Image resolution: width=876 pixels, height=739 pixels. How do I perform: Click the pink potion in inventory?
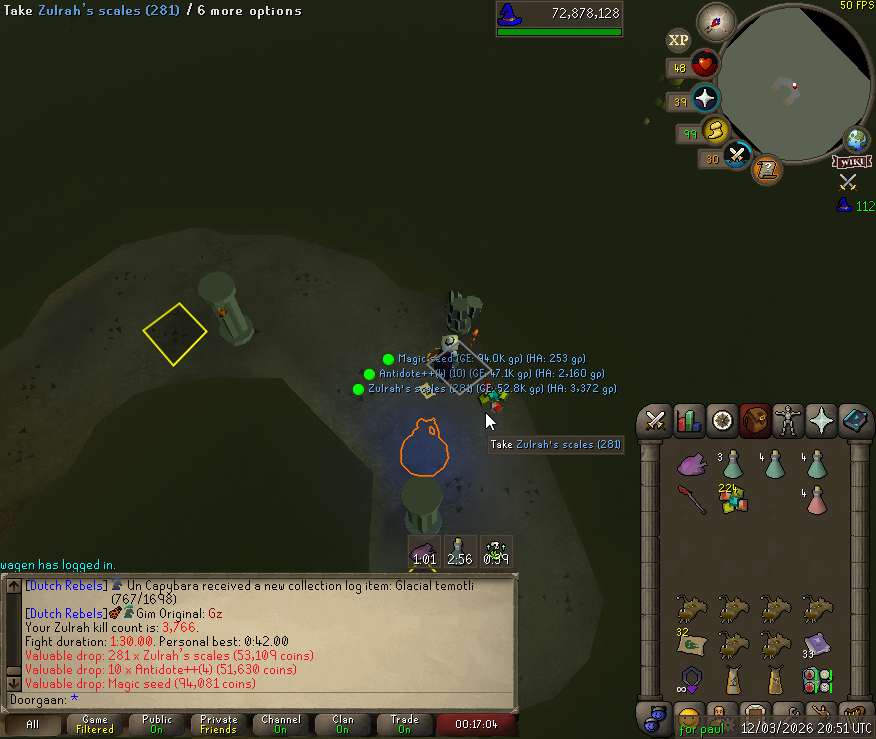point(817,499)
